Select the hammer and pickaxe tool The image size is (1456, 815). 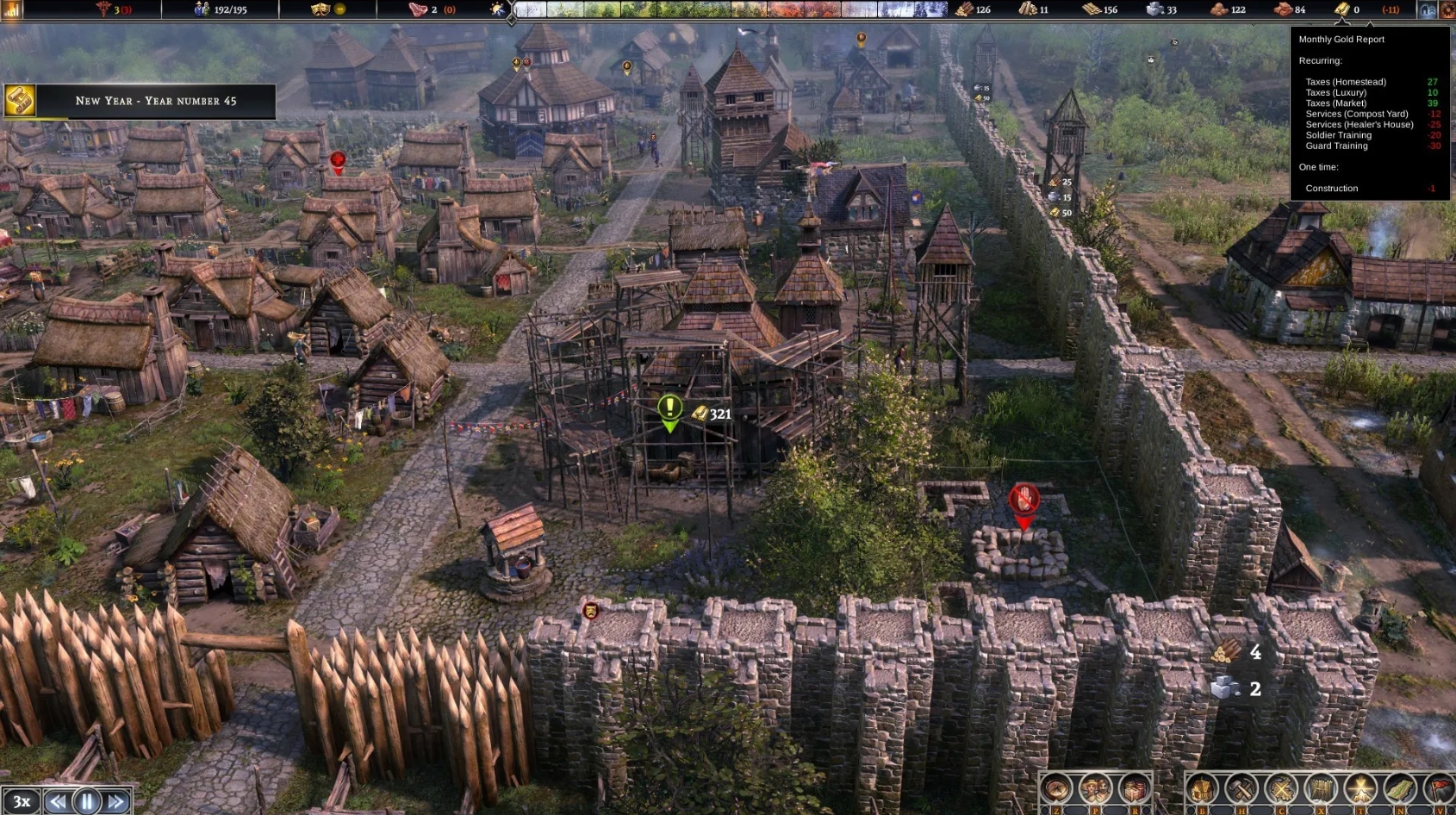1241,789
